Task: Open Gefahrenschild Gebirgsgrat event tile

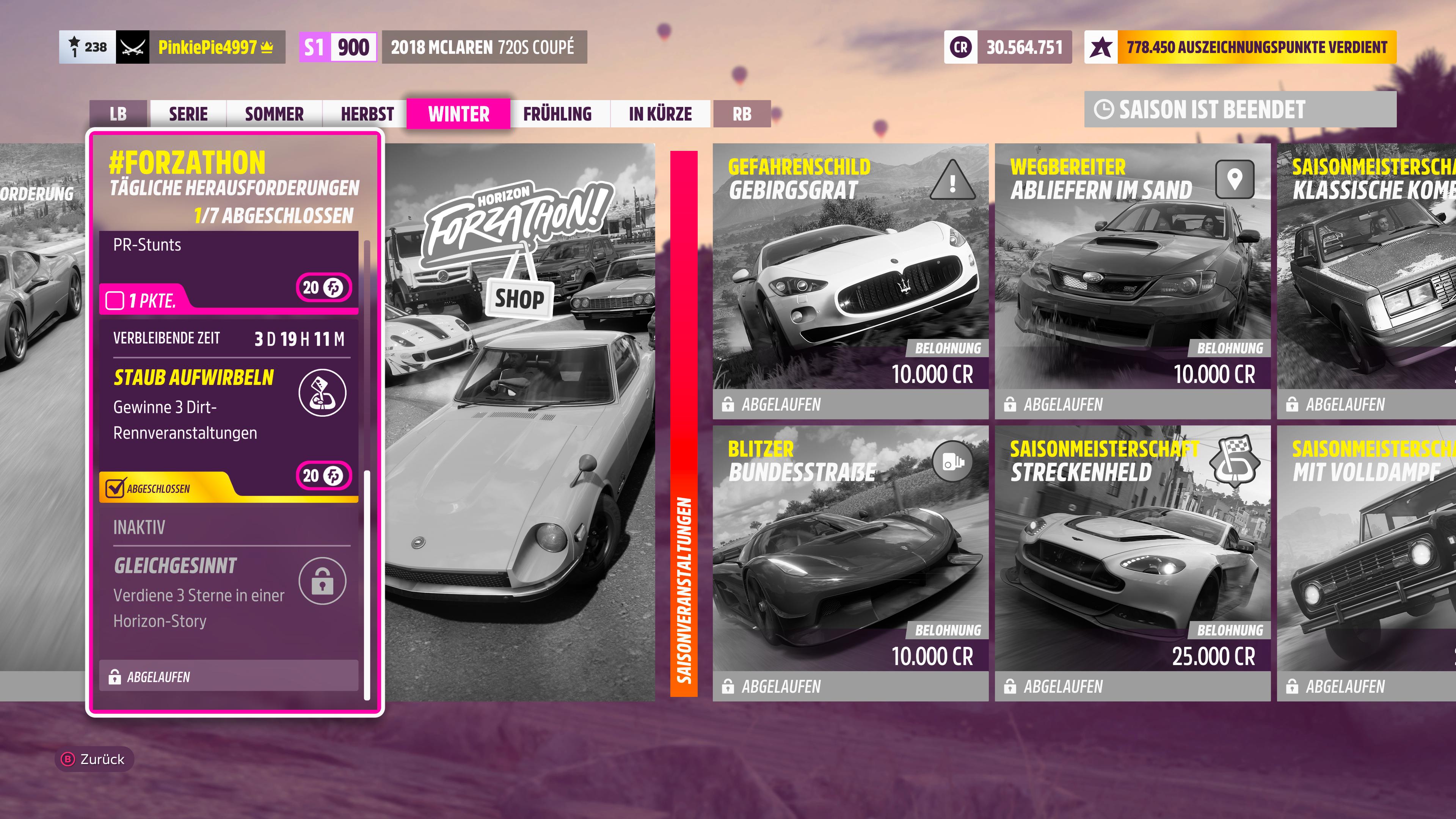Action: (850, 281)
